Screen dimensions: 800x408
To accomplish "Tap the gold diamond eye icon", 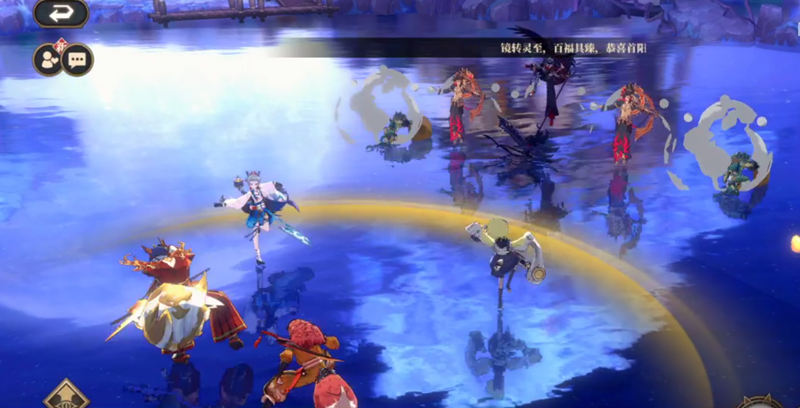I will coord(66,396).
